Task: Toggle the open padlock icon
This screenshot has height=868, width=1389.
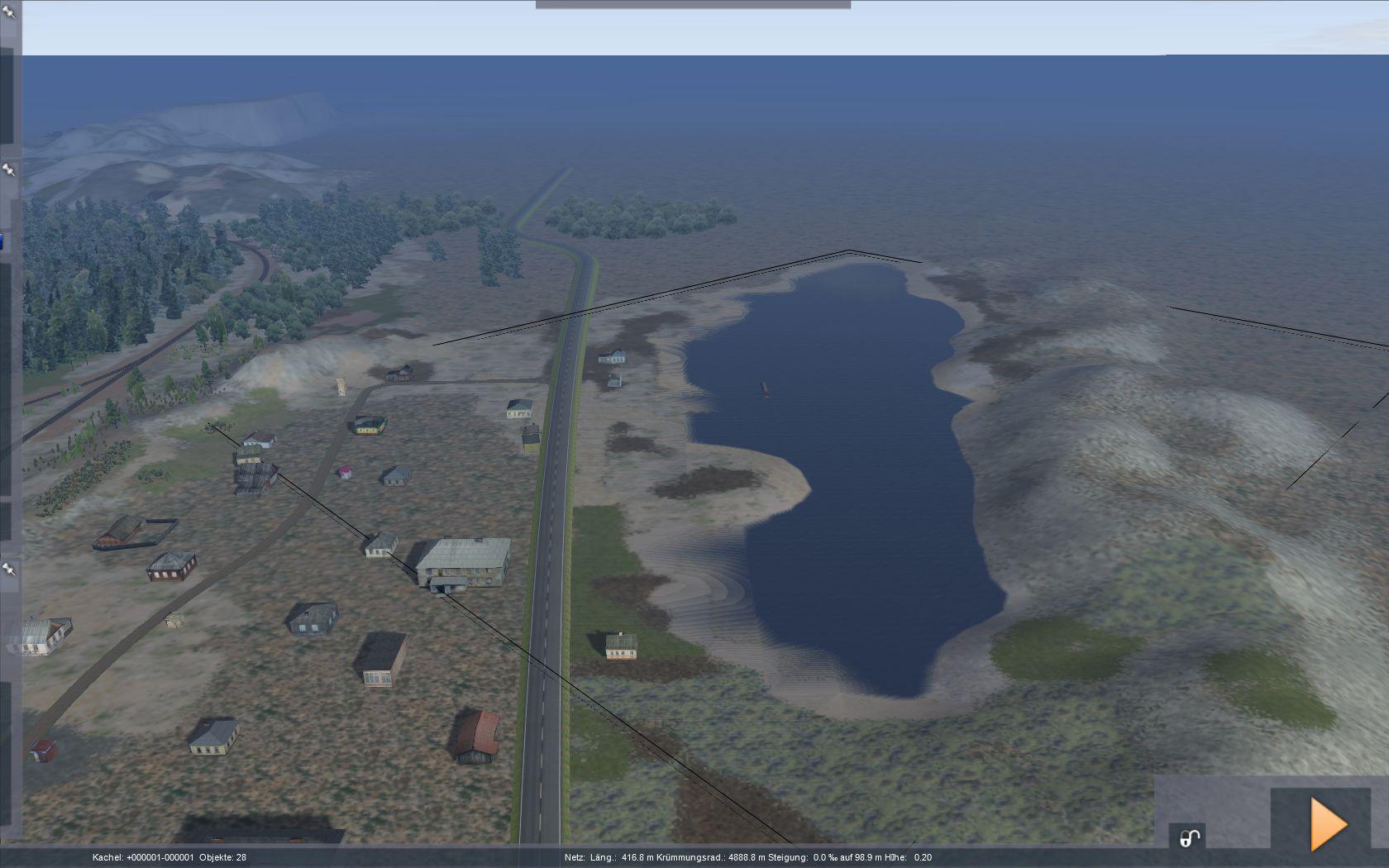Action: 1189,838
